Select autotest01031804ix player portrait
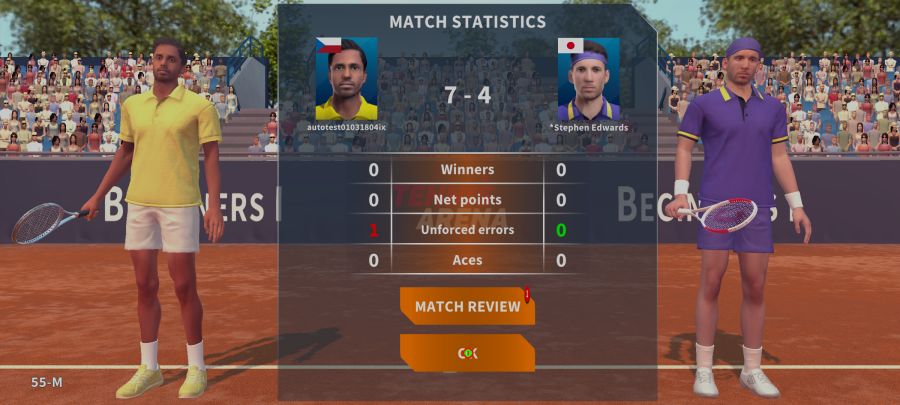This screenshot has height=405, width=900. coord(346,79)
